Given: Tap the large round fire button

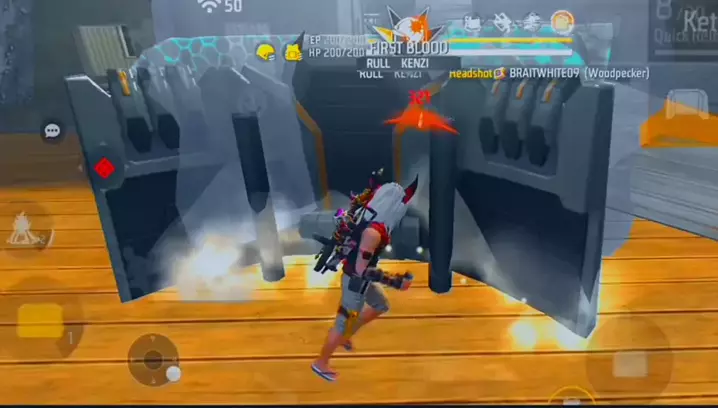Looking at the screenshot, I should (x=629, y=359).
